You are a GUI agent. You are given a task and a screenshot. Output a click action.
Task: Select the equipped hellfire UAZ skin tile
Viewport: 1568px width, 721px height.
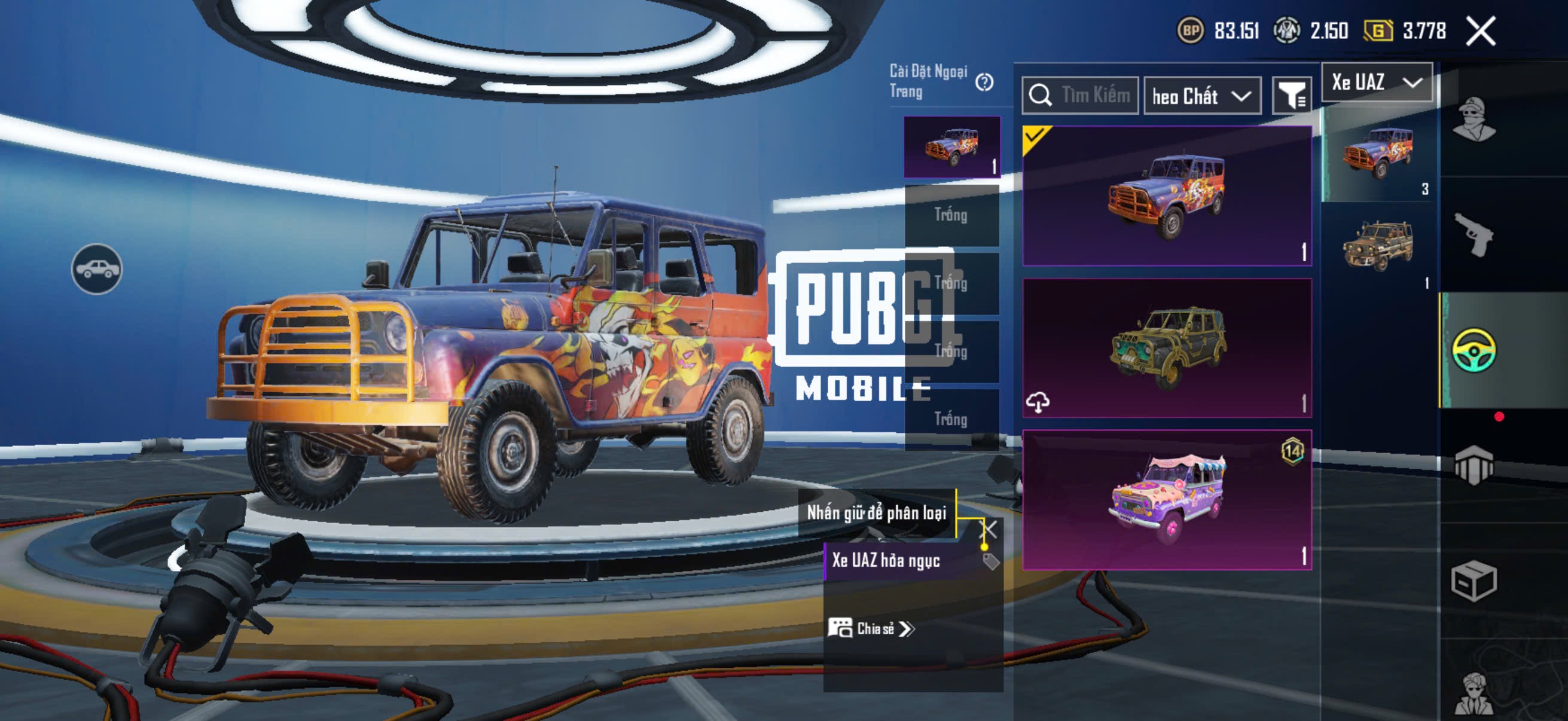[x=1167, y=196]
